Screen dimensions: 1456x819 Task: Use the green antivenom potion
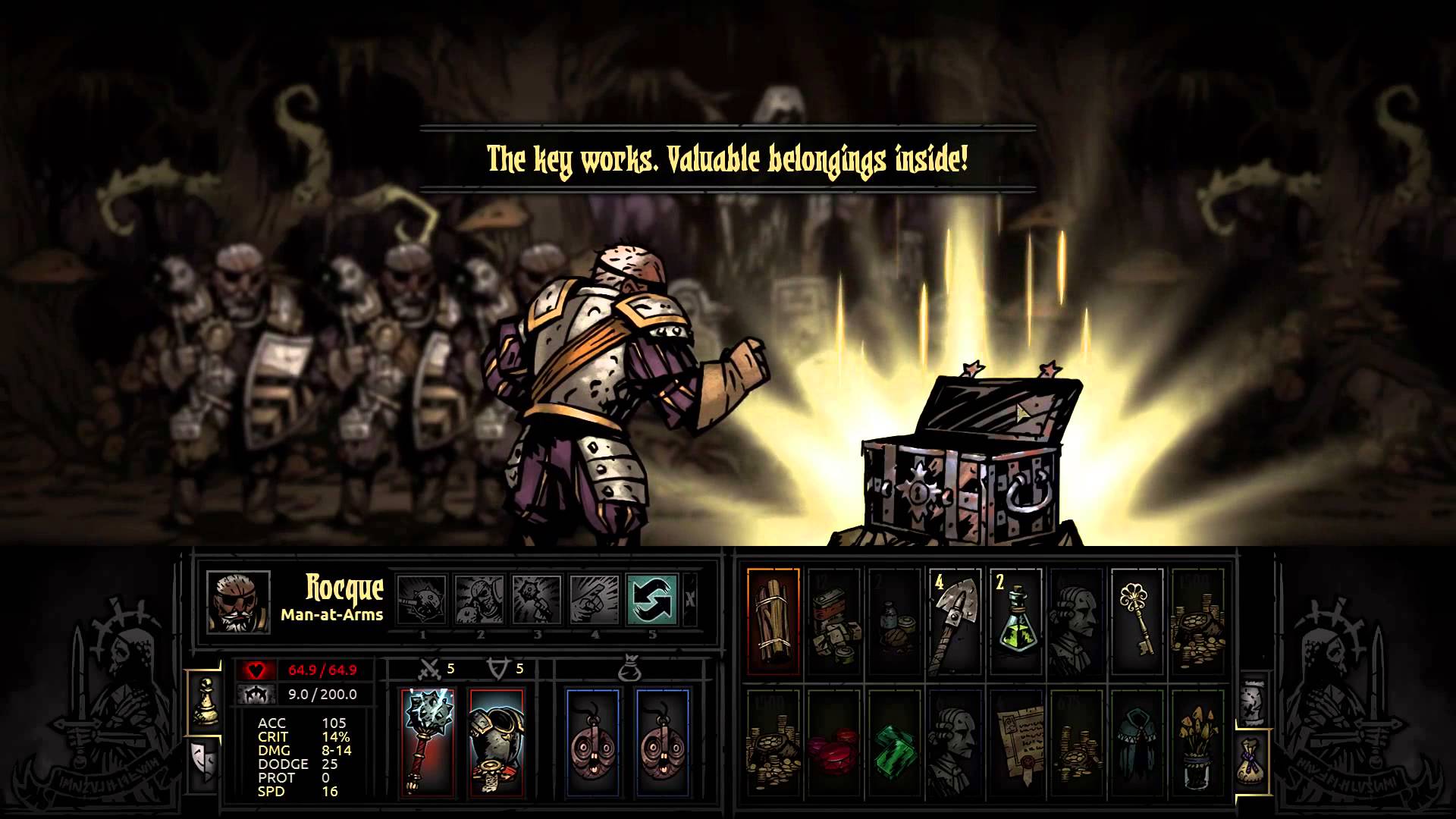point(1015,621)
